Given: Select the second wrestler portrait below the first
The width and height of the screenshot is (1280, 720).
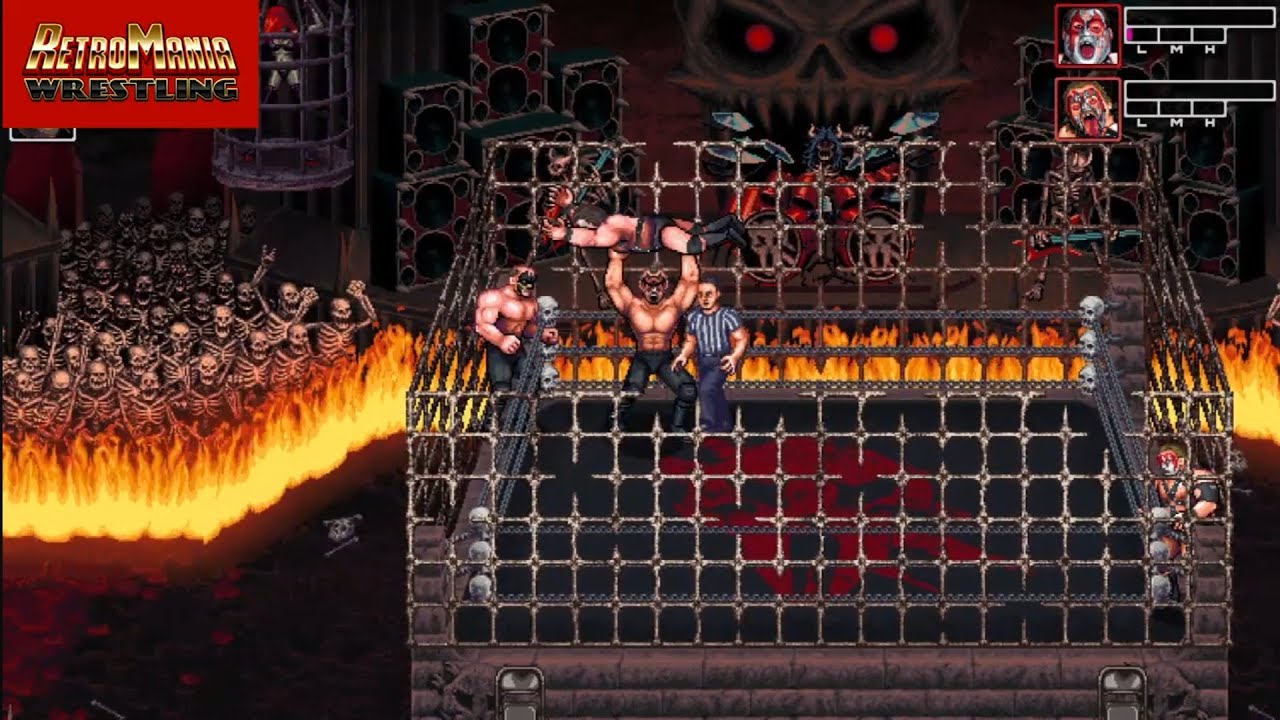Looking at the screenshot, I should pyautogui.click(x=1088, y=108).
